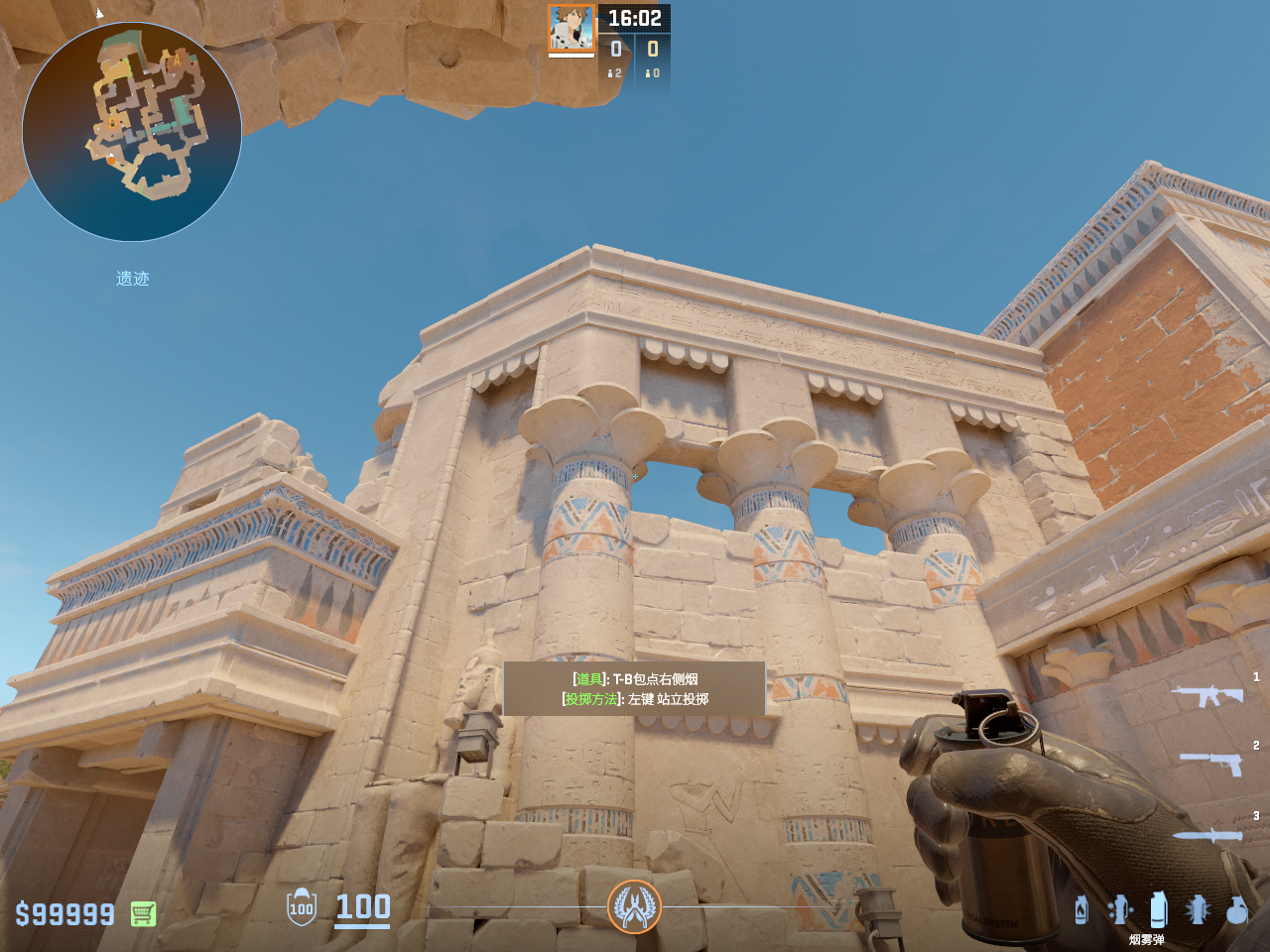Choose the decoy grenade icon
Viewport: 1270px width, 952px height.
point(1120,909)
